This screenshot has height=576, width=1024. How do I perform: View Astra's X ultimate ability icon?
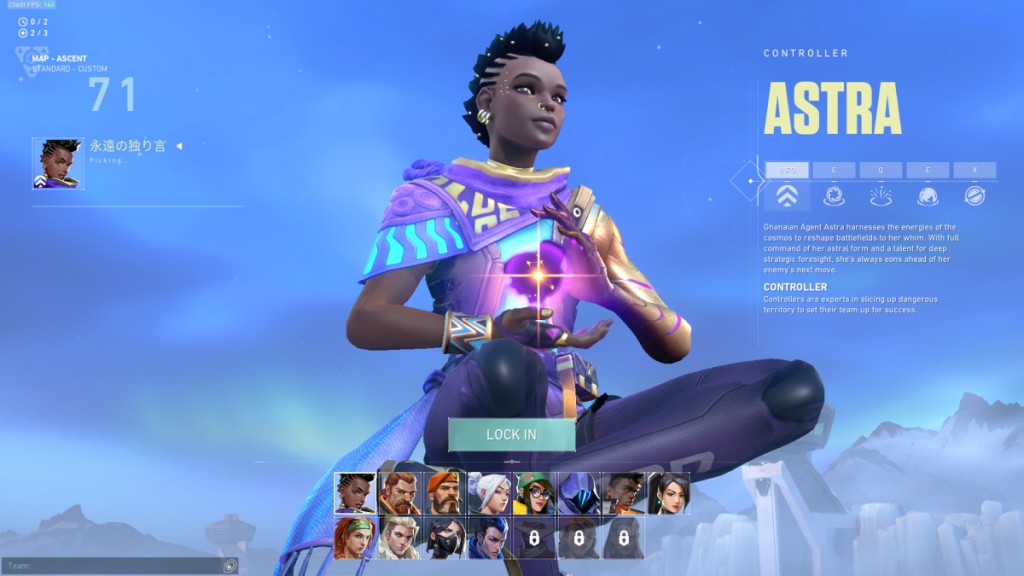click(x=974, y=196)
